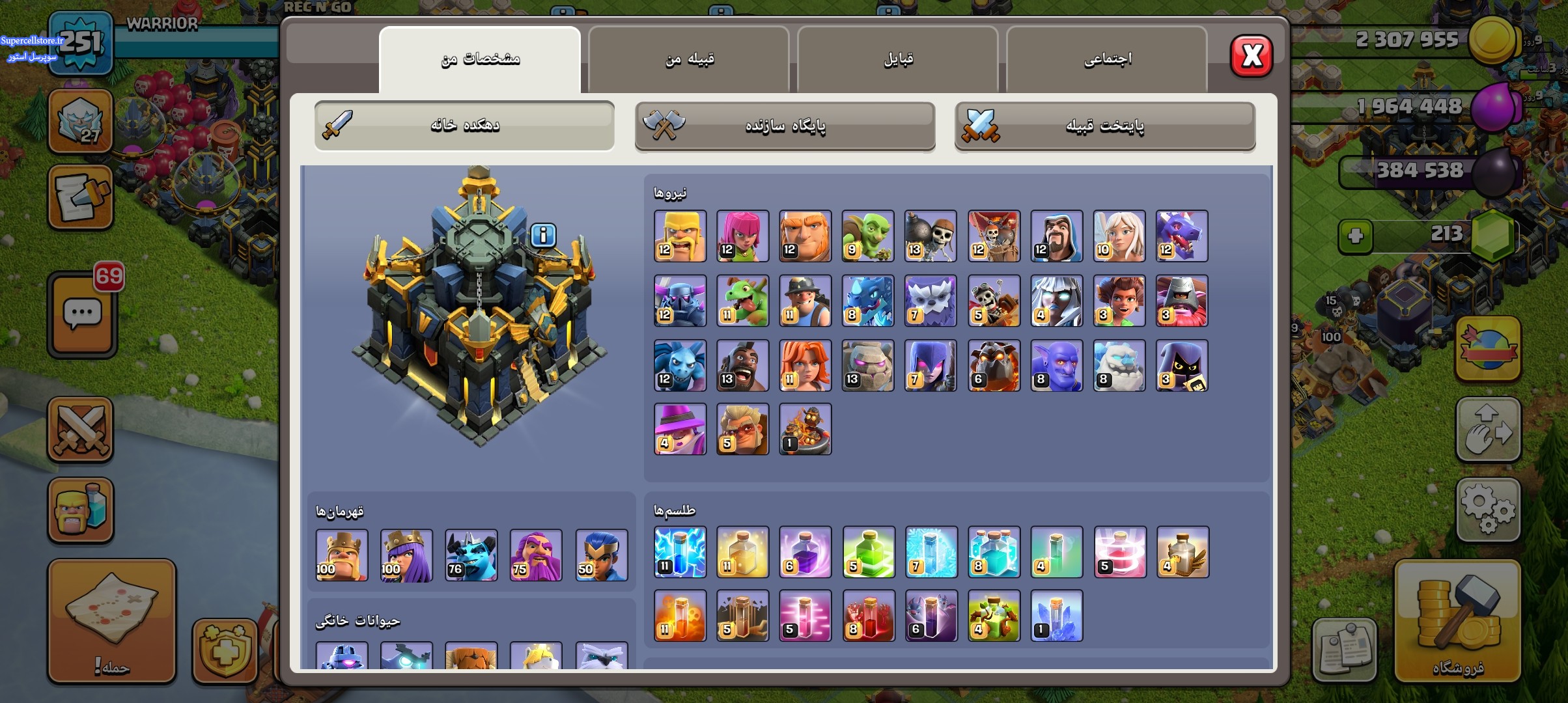Pick the green Jump Spell icon
The image size is (1568, 703).
click(x=868, y=552)
